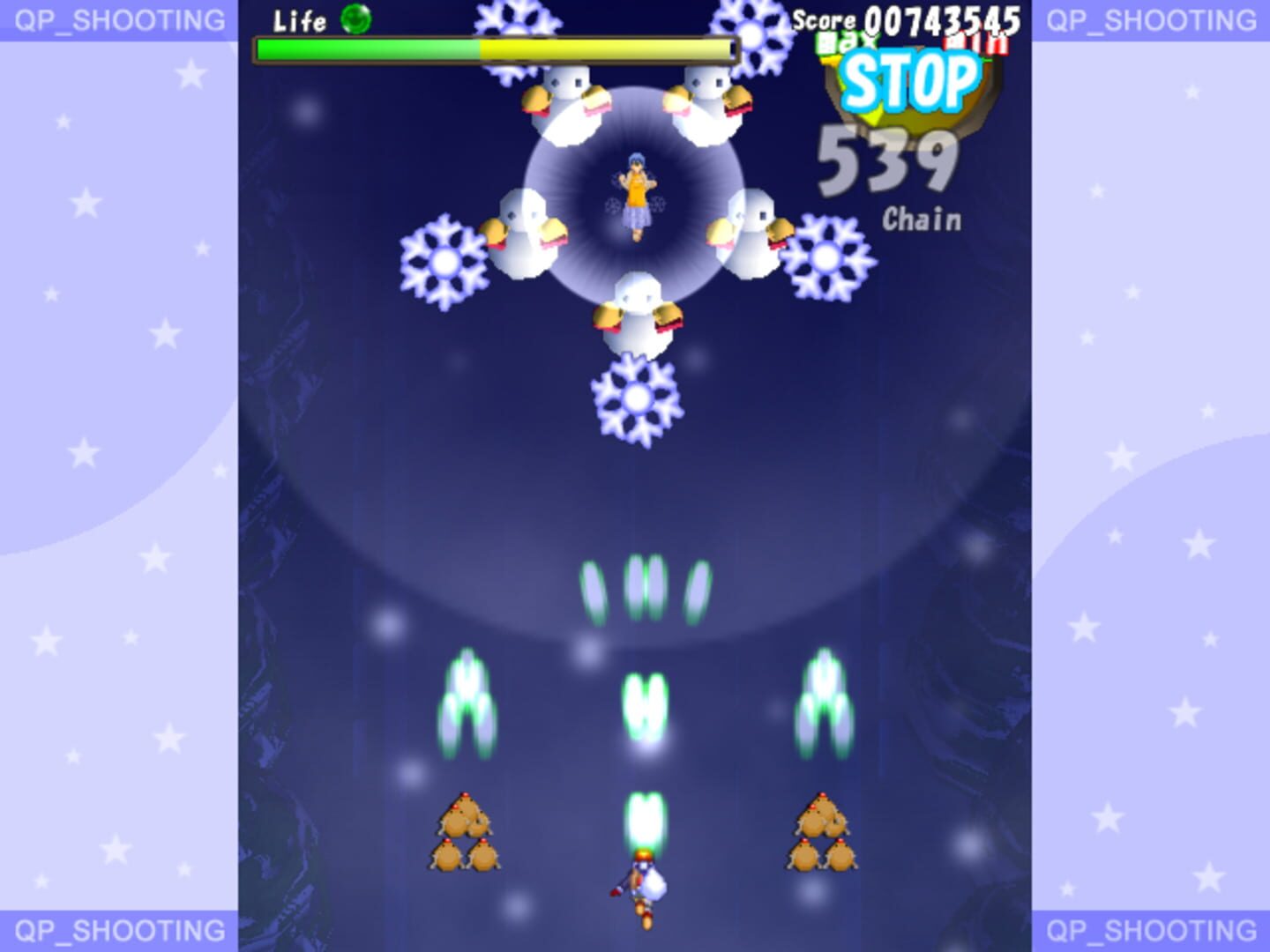The image size is (1270, 952).
Task: Click the green-yellow boss health bar
Action: pyautogui.click(x=494, y=48)
